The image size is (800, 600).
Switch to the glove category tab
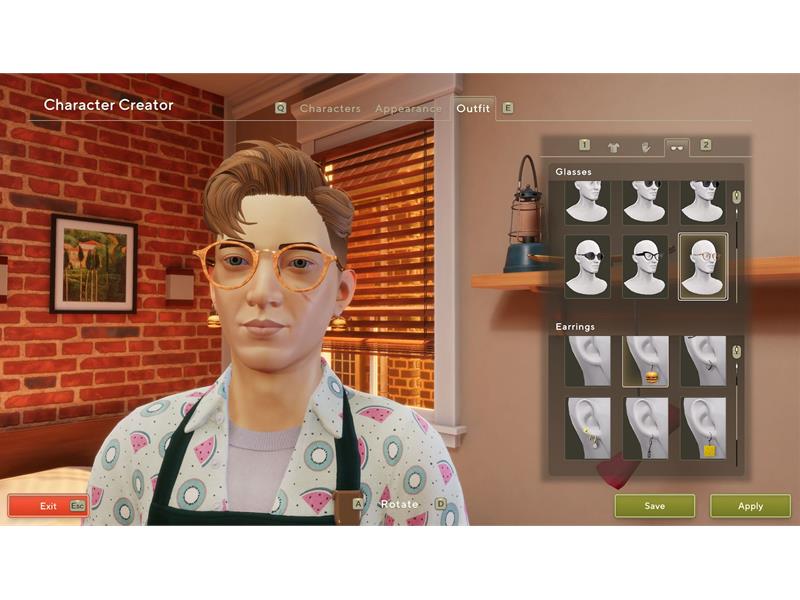(x=645, y=146)
